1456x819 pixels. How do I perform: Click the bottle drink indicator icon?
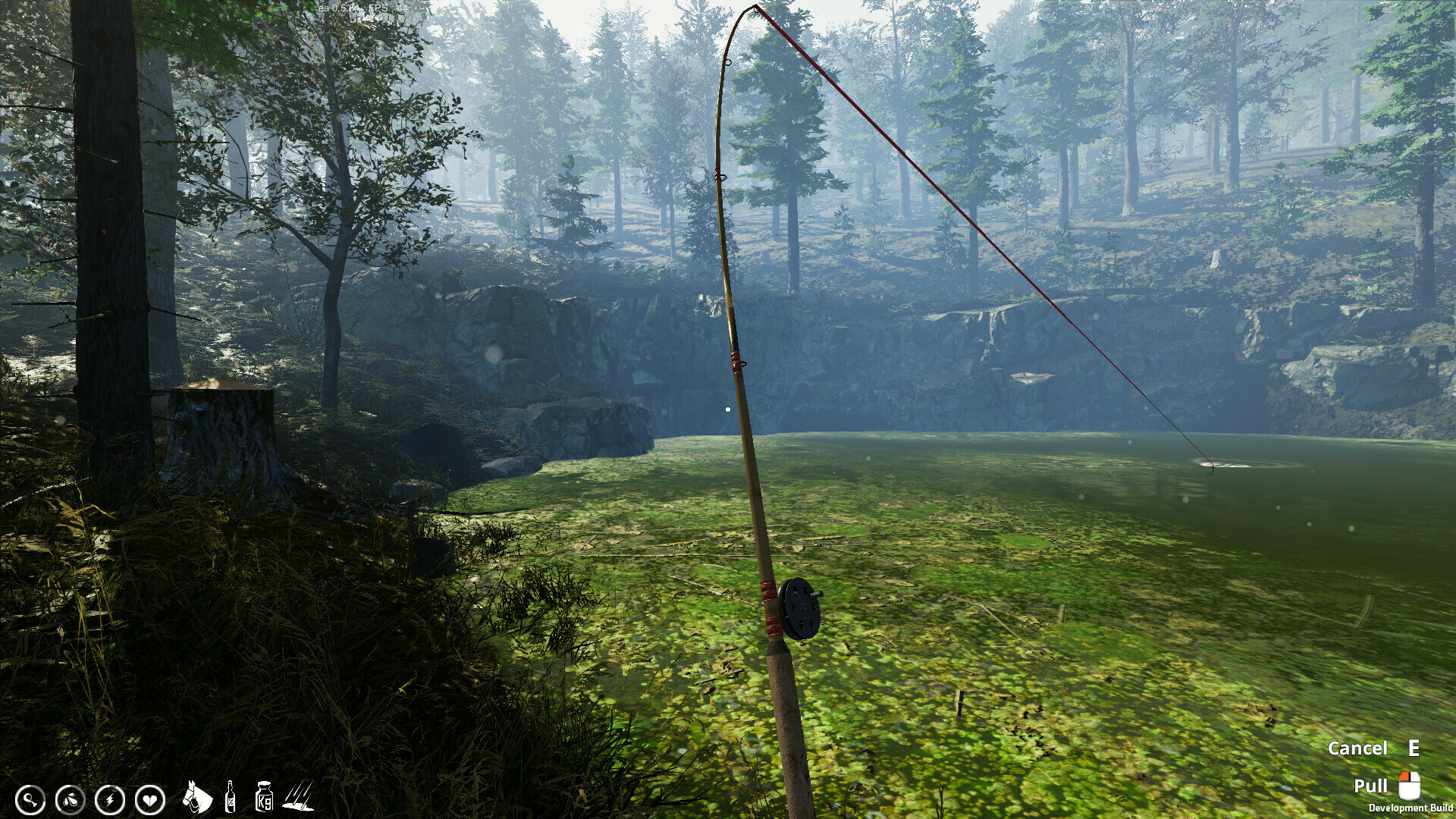click(x=229, y=796)
